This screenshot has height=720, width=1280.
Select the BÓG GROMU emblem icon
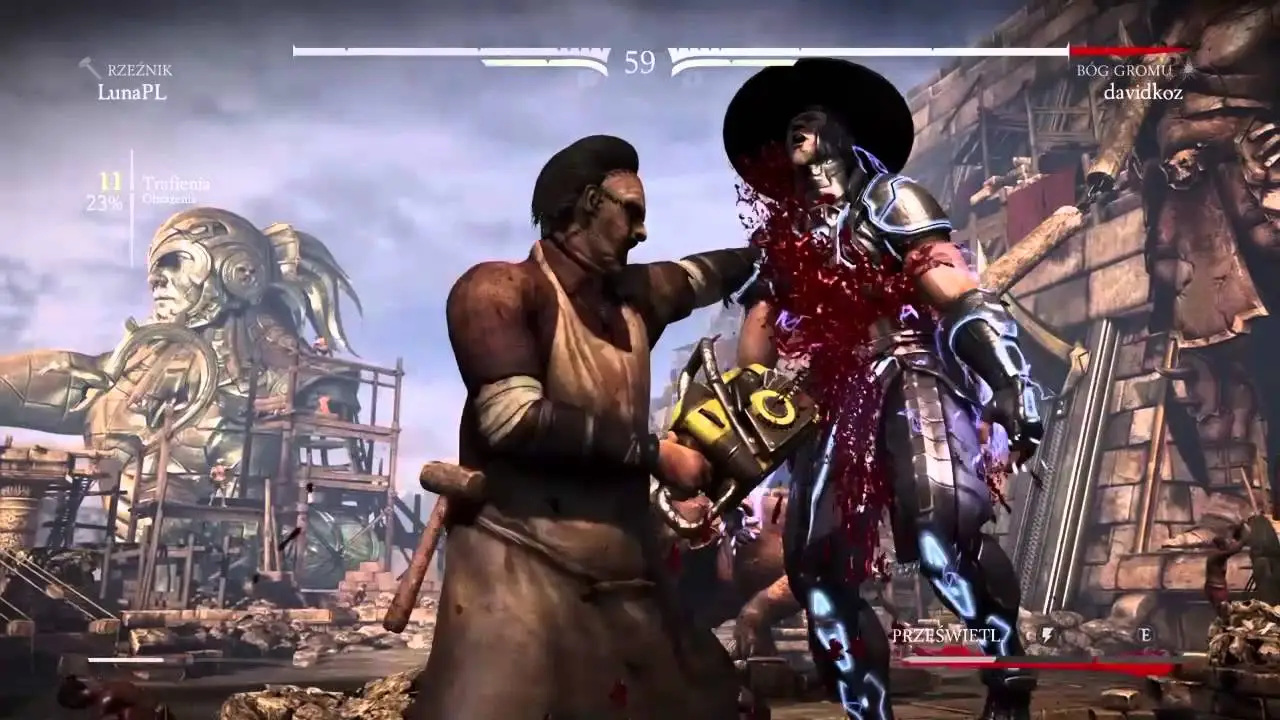(x=1187, y=68)
